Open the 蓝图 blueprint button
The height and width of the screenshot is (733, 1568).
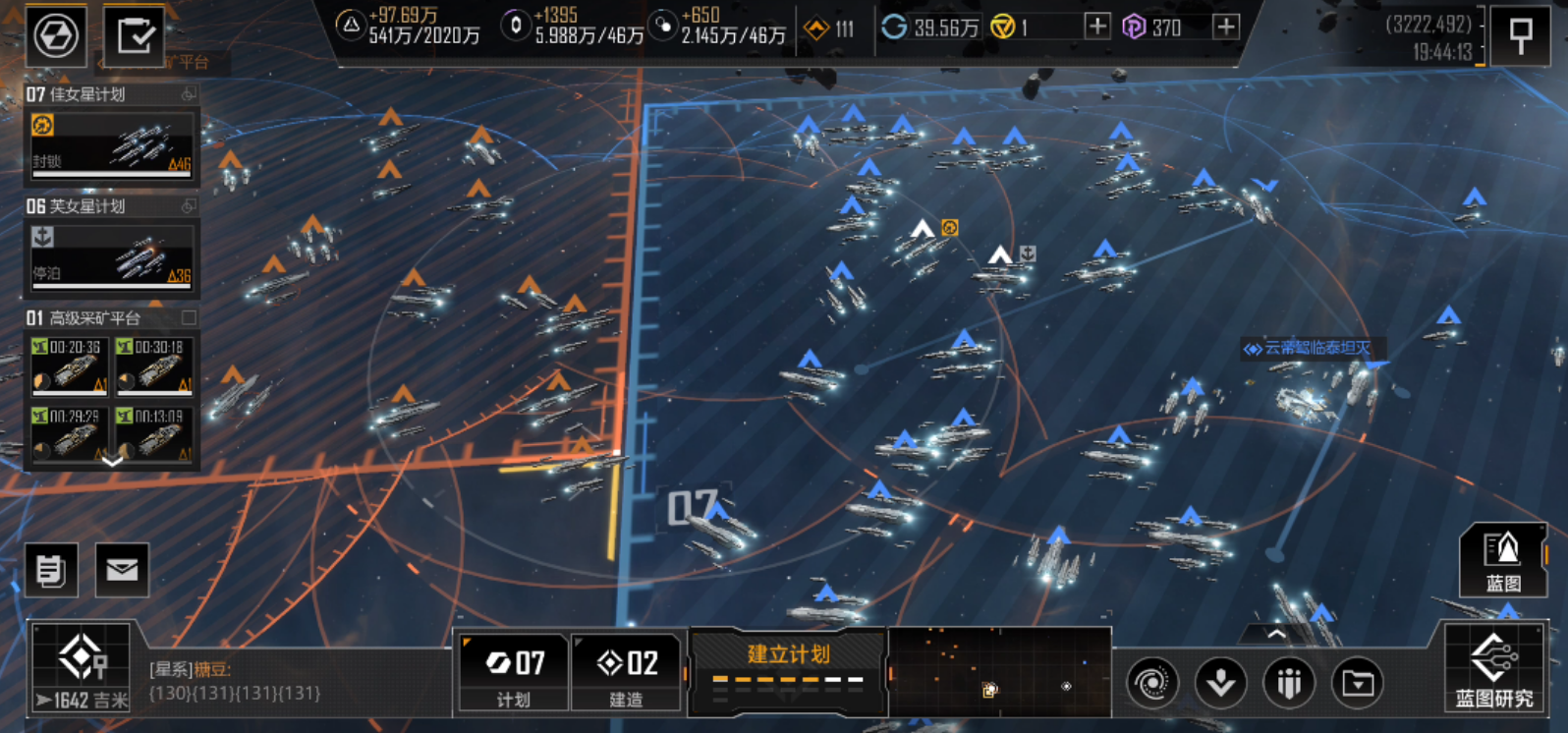1502,560
